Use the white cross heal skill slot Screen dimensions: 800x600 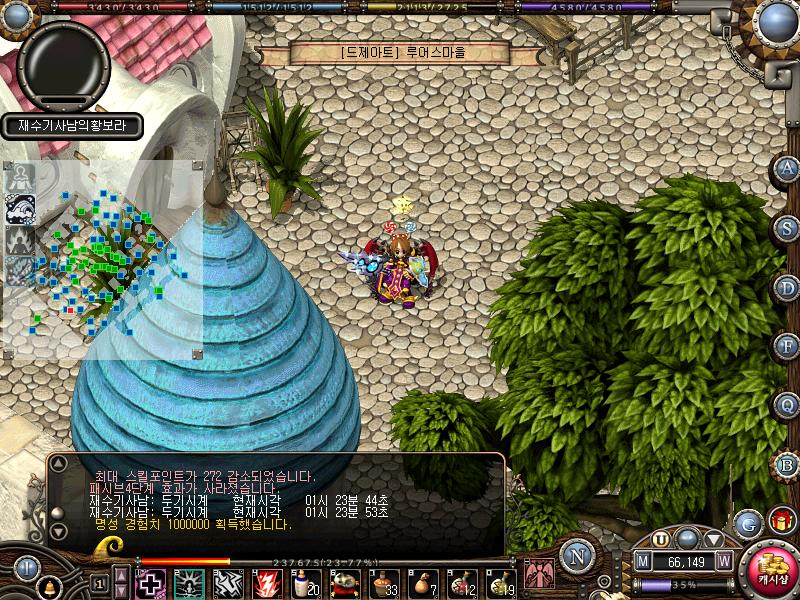click(x=150, y=582)
